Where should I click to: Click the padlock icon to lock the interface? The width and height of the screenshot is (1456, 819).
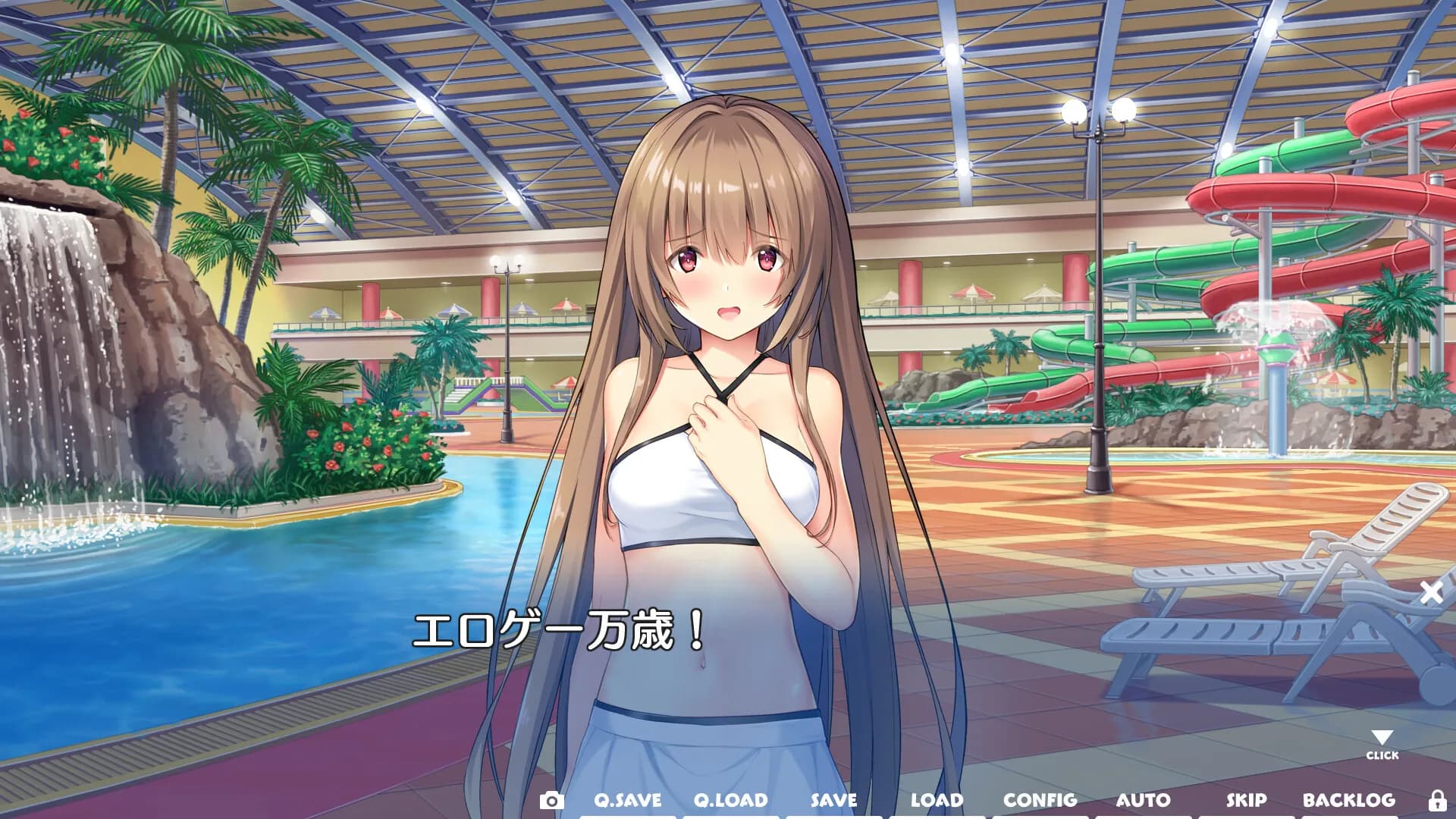point(1436,799)
